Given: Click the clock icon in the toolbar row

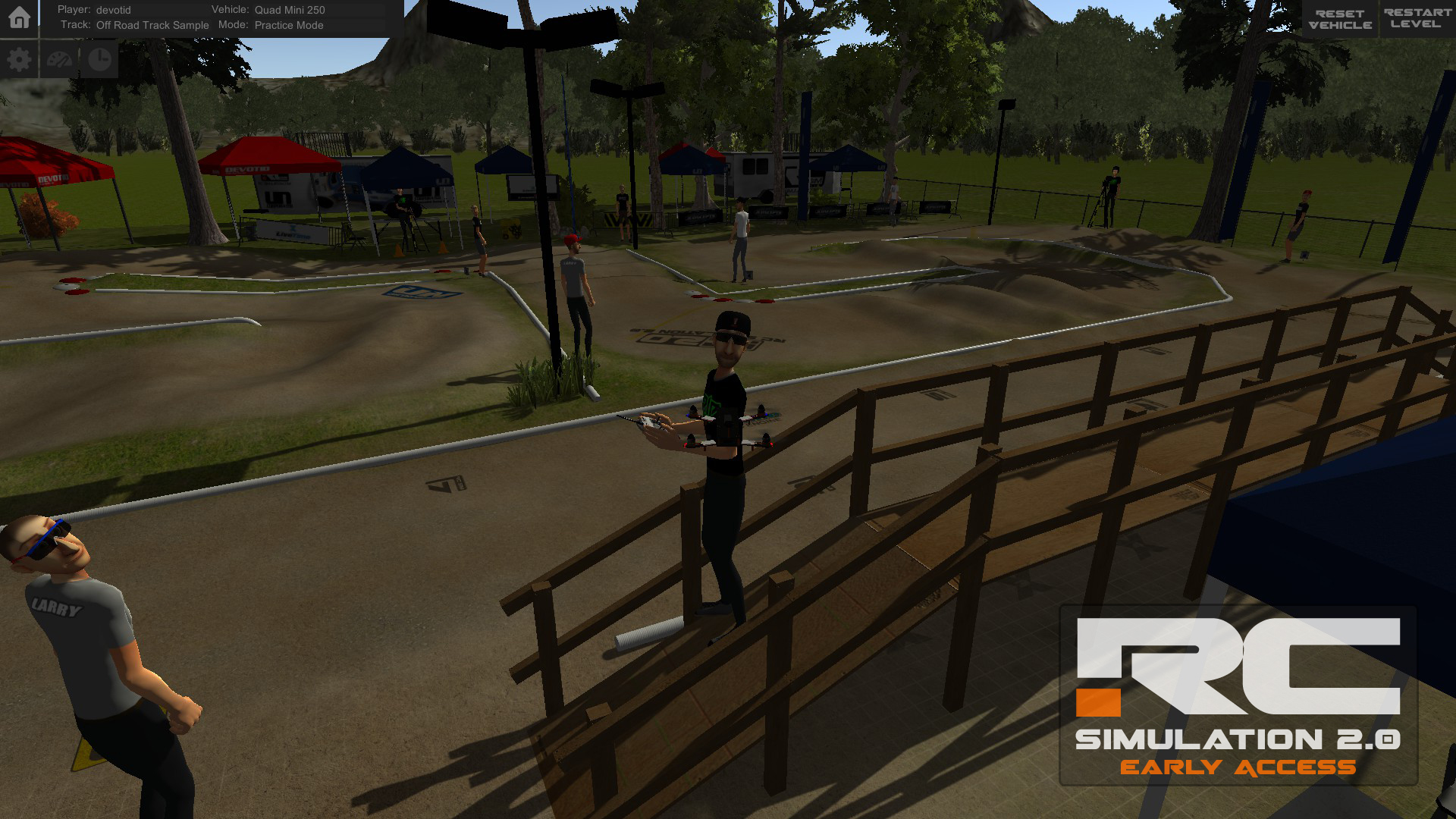Looking at the screenshot, I should 99,58.
